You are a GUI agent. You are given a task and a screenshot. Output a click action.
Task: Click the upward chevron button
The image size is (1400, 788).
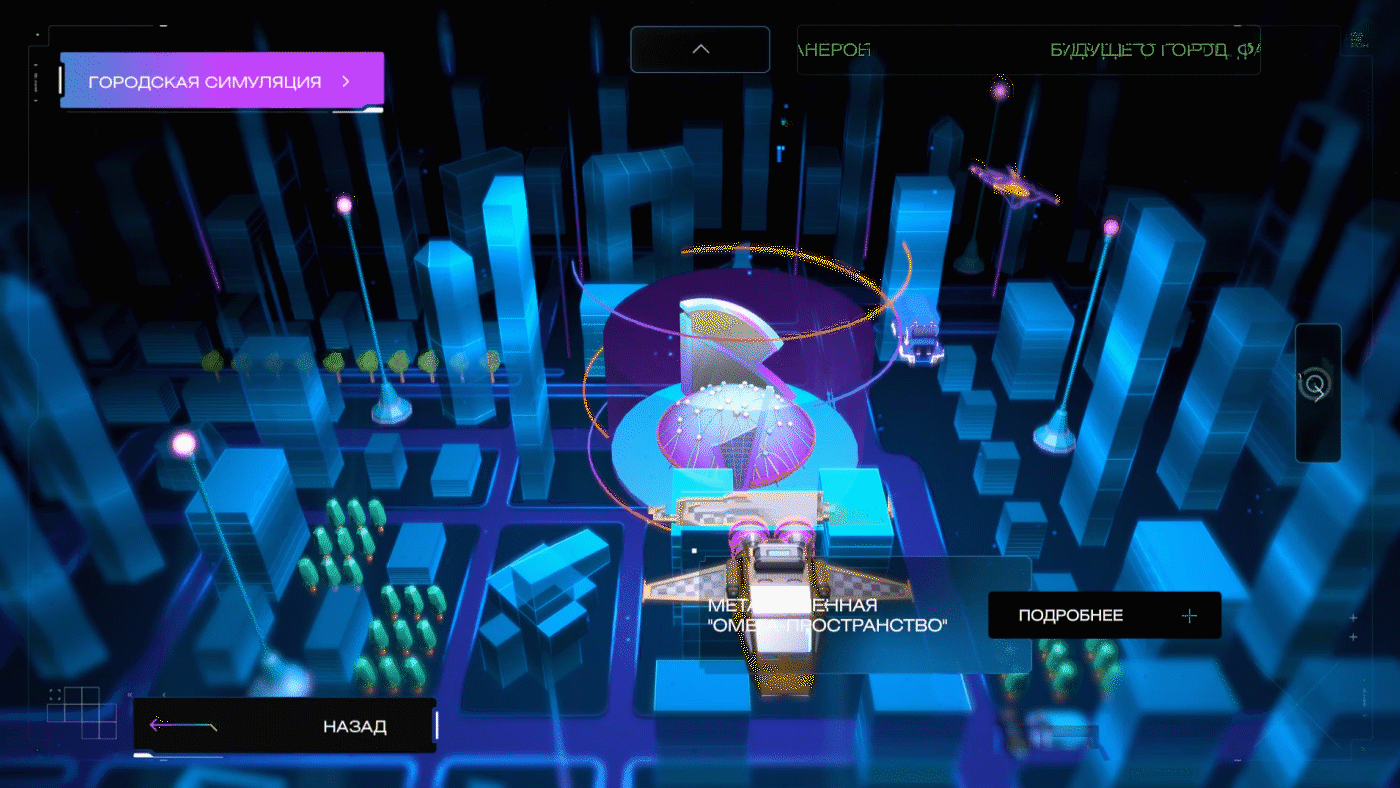click(x=700, y=49)
